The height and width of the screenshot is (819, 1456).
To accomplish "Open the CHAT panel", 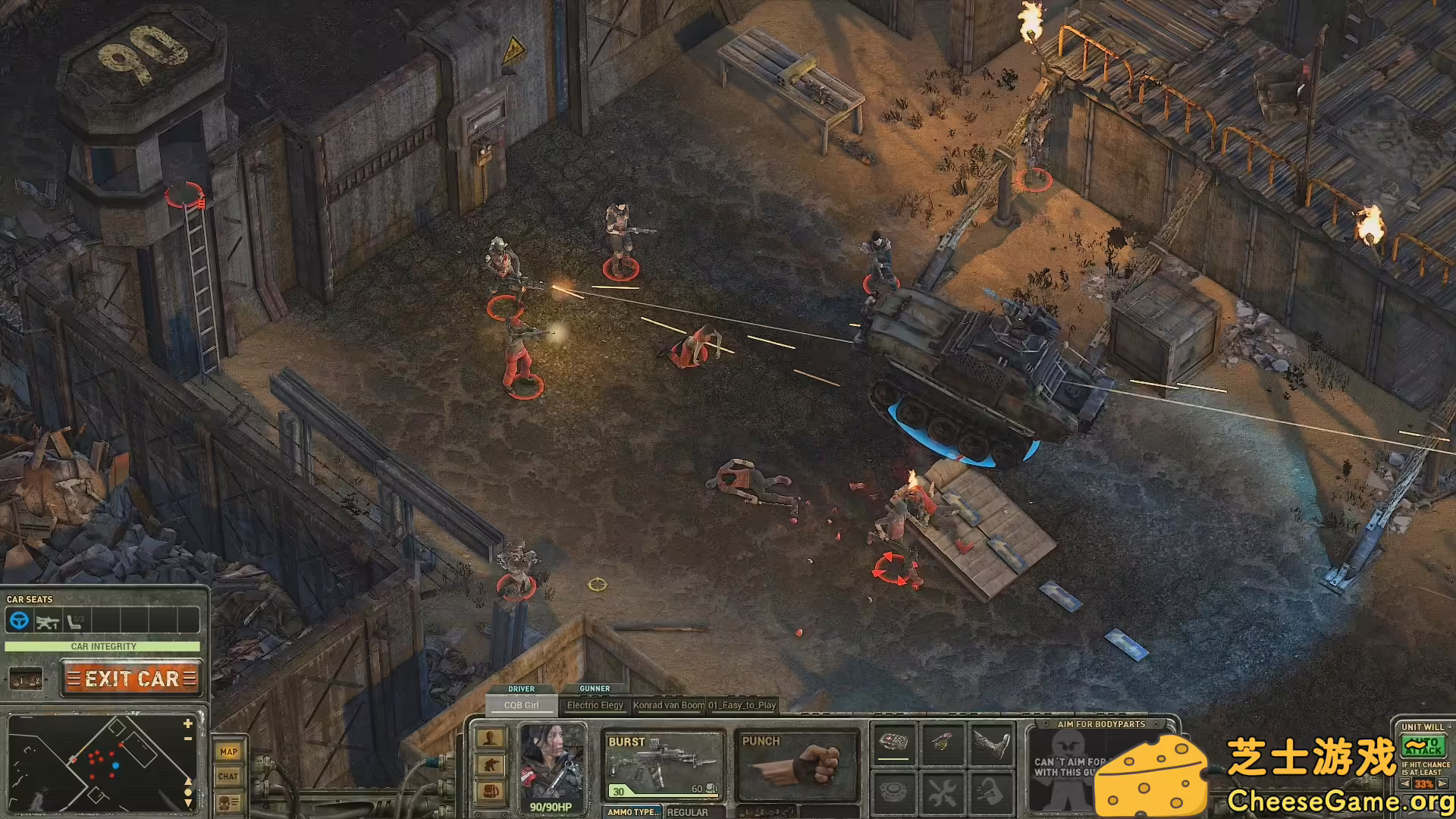I will point(228,776).
